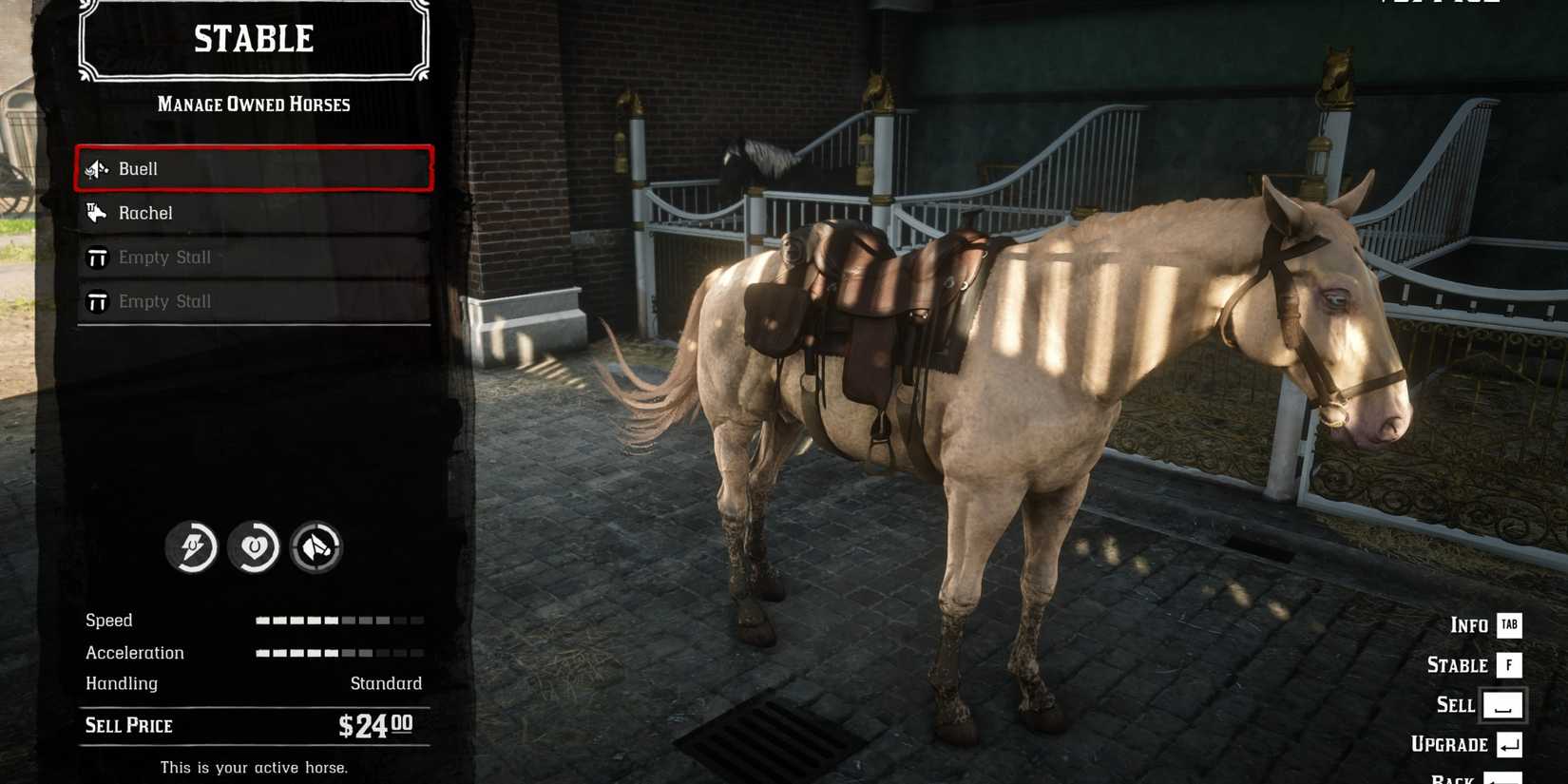This screenshot has height=784, width=1568.
Task: Click the heart health core icon
Action: pyautogui.click(x=254, y=548)
